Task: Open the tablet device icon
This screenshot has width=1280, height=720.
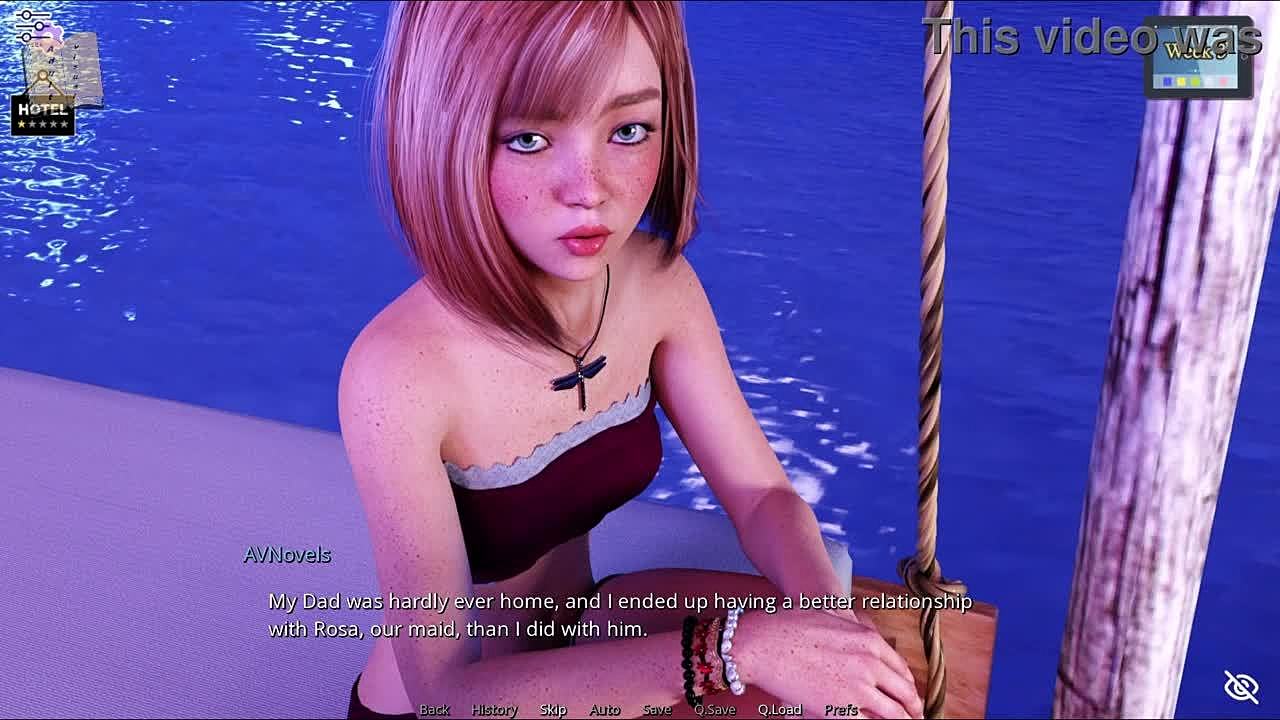Action: tap(1198, 58)
